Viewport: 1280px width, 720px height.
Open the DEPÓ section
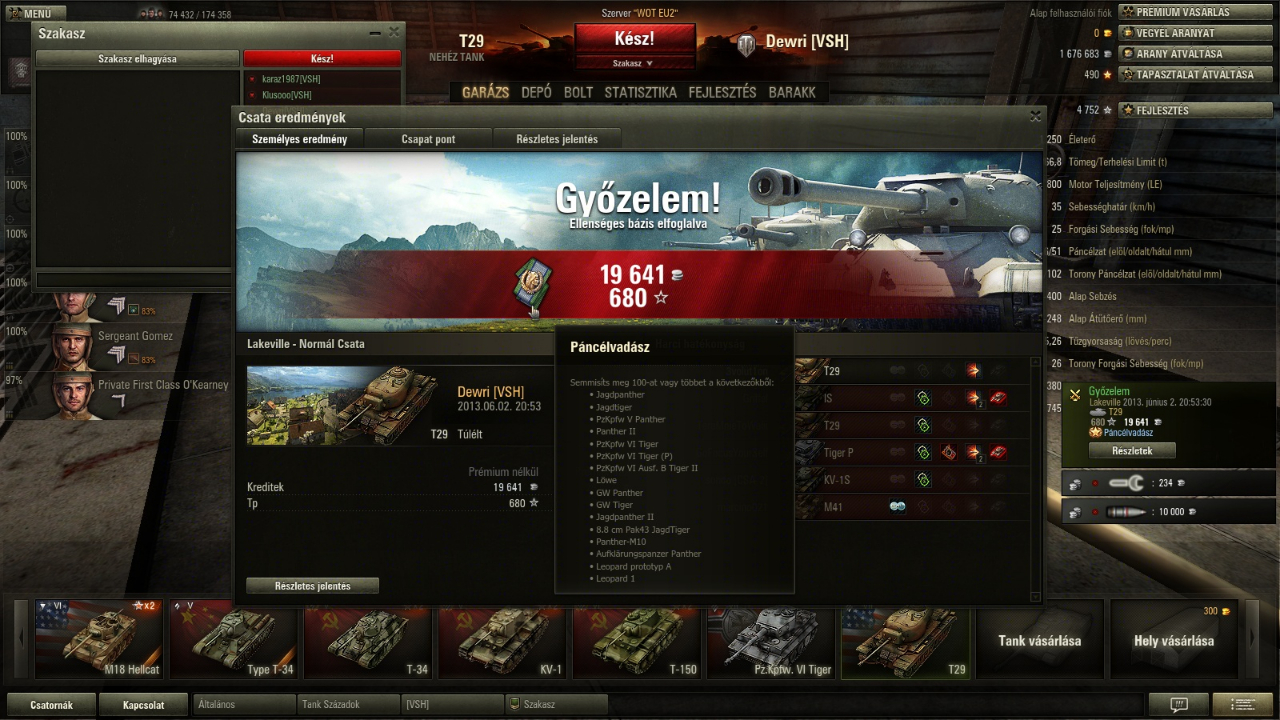pos(536,92)
